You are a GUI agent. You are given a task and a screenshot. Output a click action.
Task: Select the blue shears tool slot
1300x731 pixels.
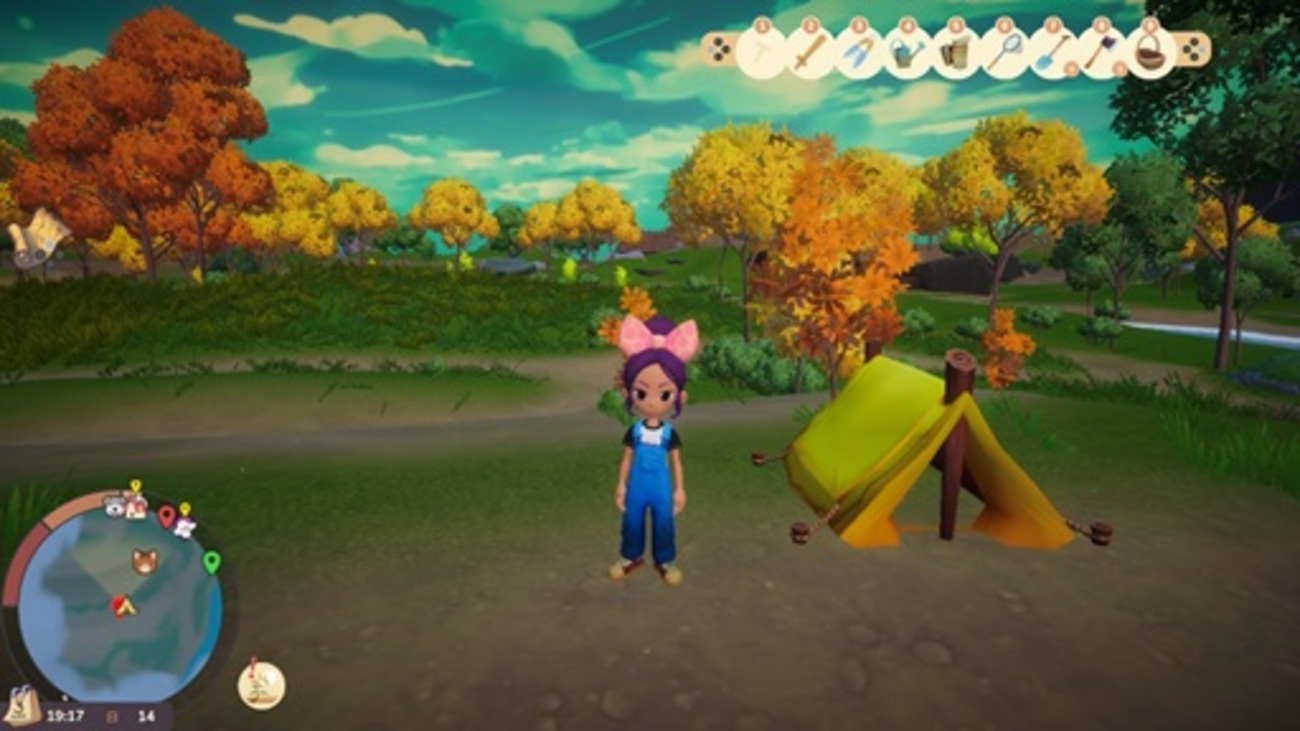click(857, 51)
